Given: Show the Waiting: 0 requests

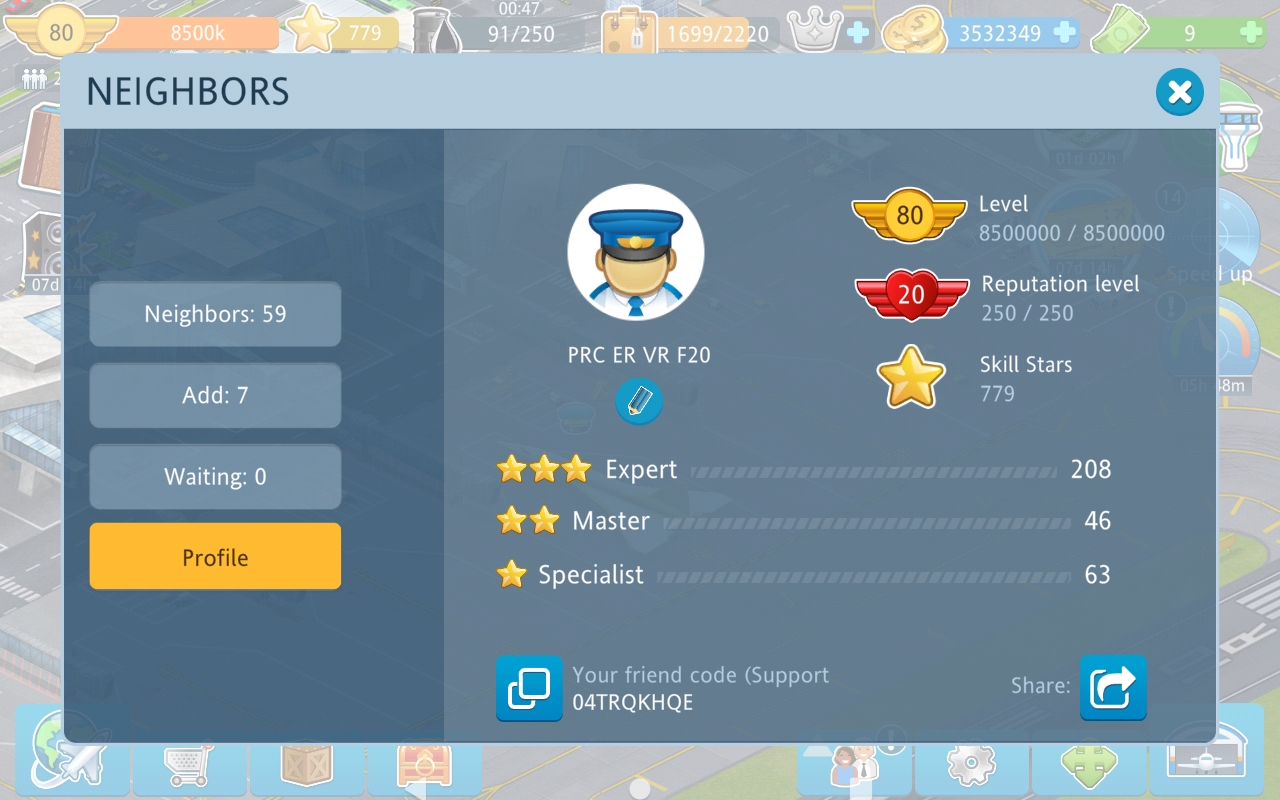Looking at the screenshot, I should [215, 476].
